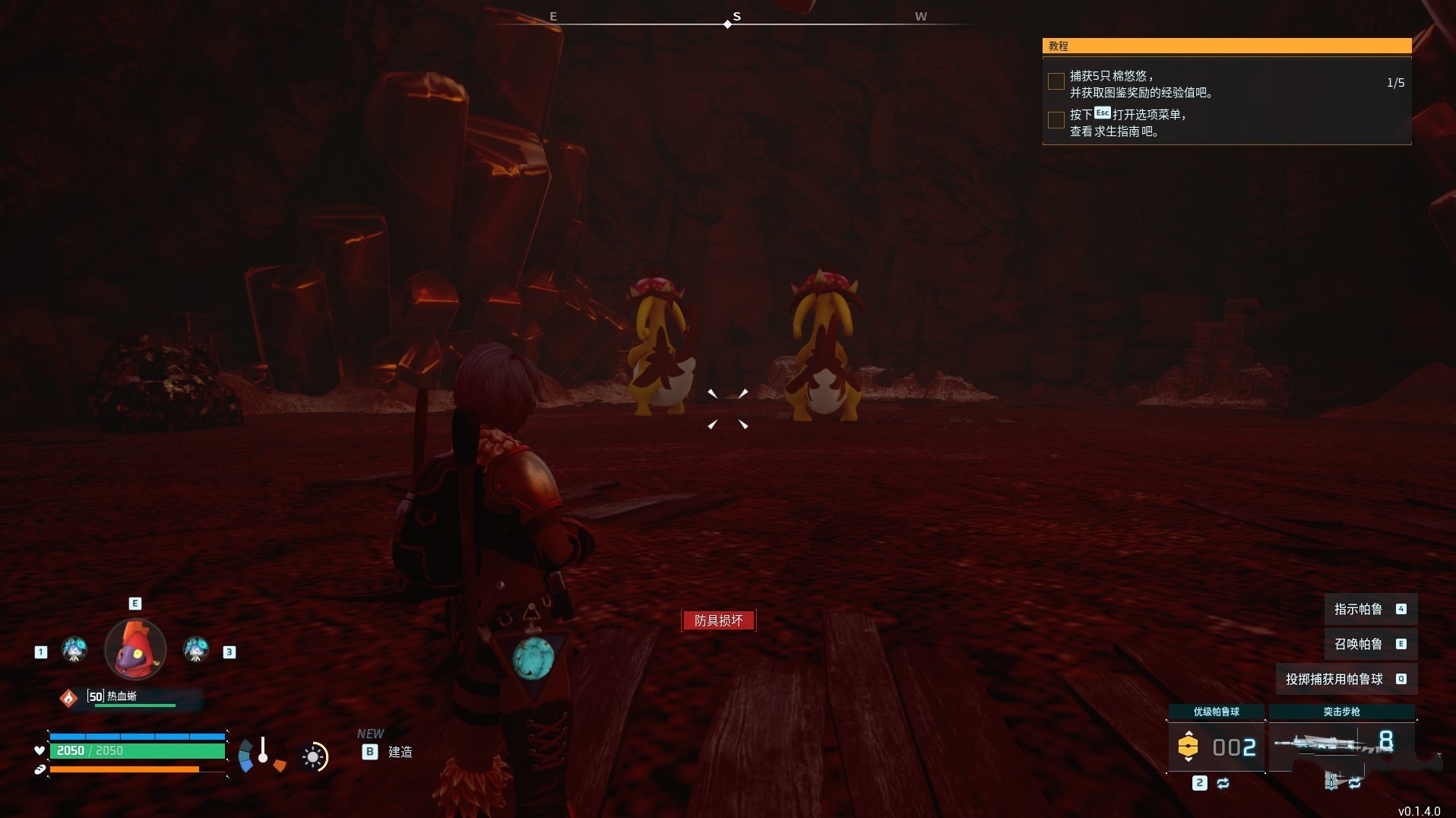Tick the survival guide tutorial objective
Image resolution: width=1456 pixels, height=818 pixels.
click(x=1056, y=120)
